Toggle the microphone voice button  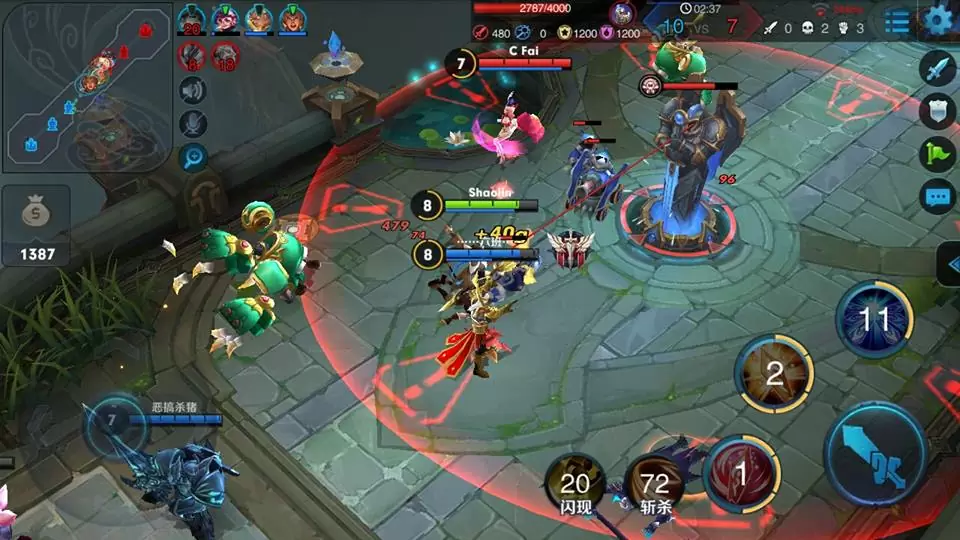pyautogui.click(x=193, y=123)
